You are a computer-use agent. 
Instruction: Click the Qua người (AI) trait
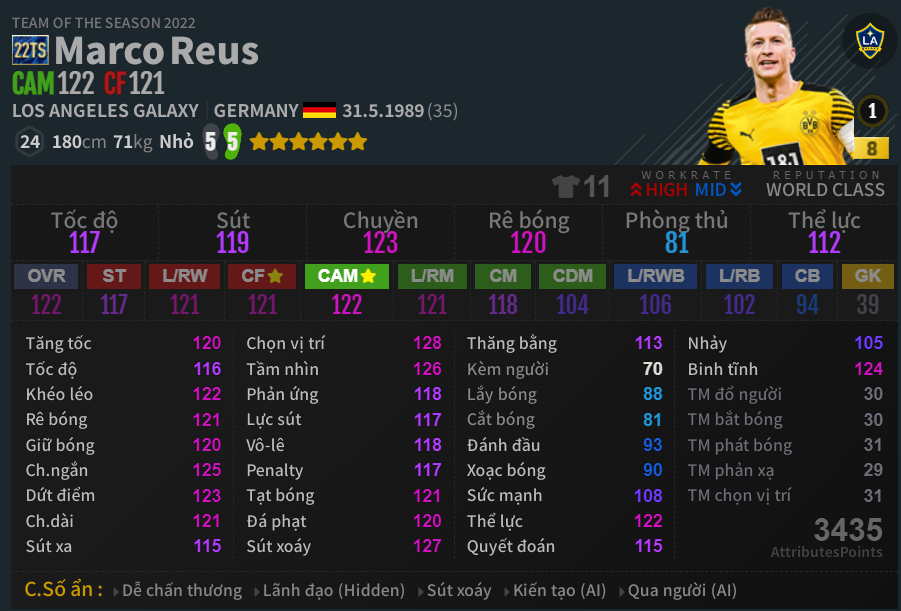[x=682, y=590]
